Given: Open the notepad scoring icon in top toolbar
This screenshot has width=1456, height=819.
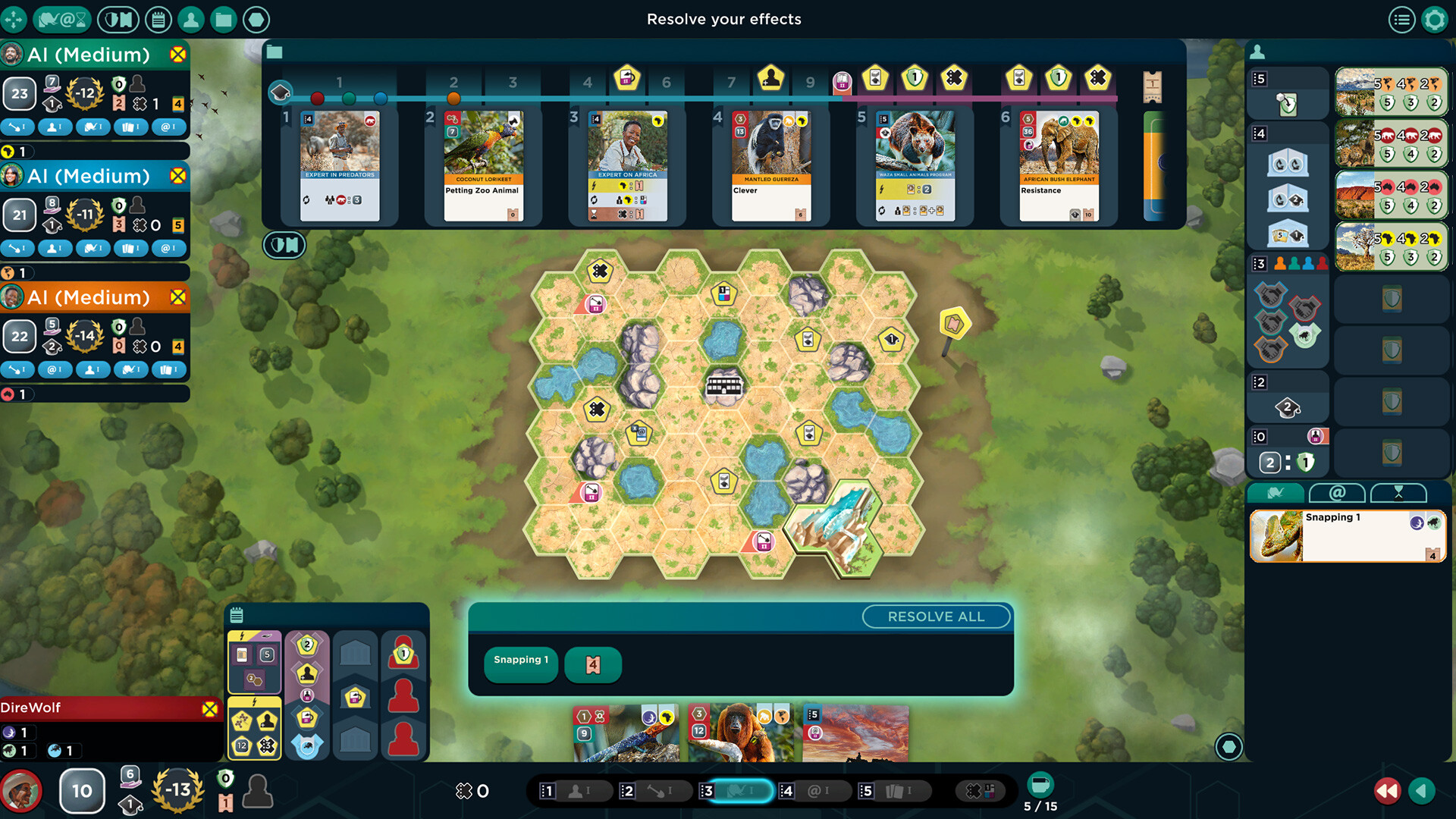Looking at the screenshot, I should point(158,20).
